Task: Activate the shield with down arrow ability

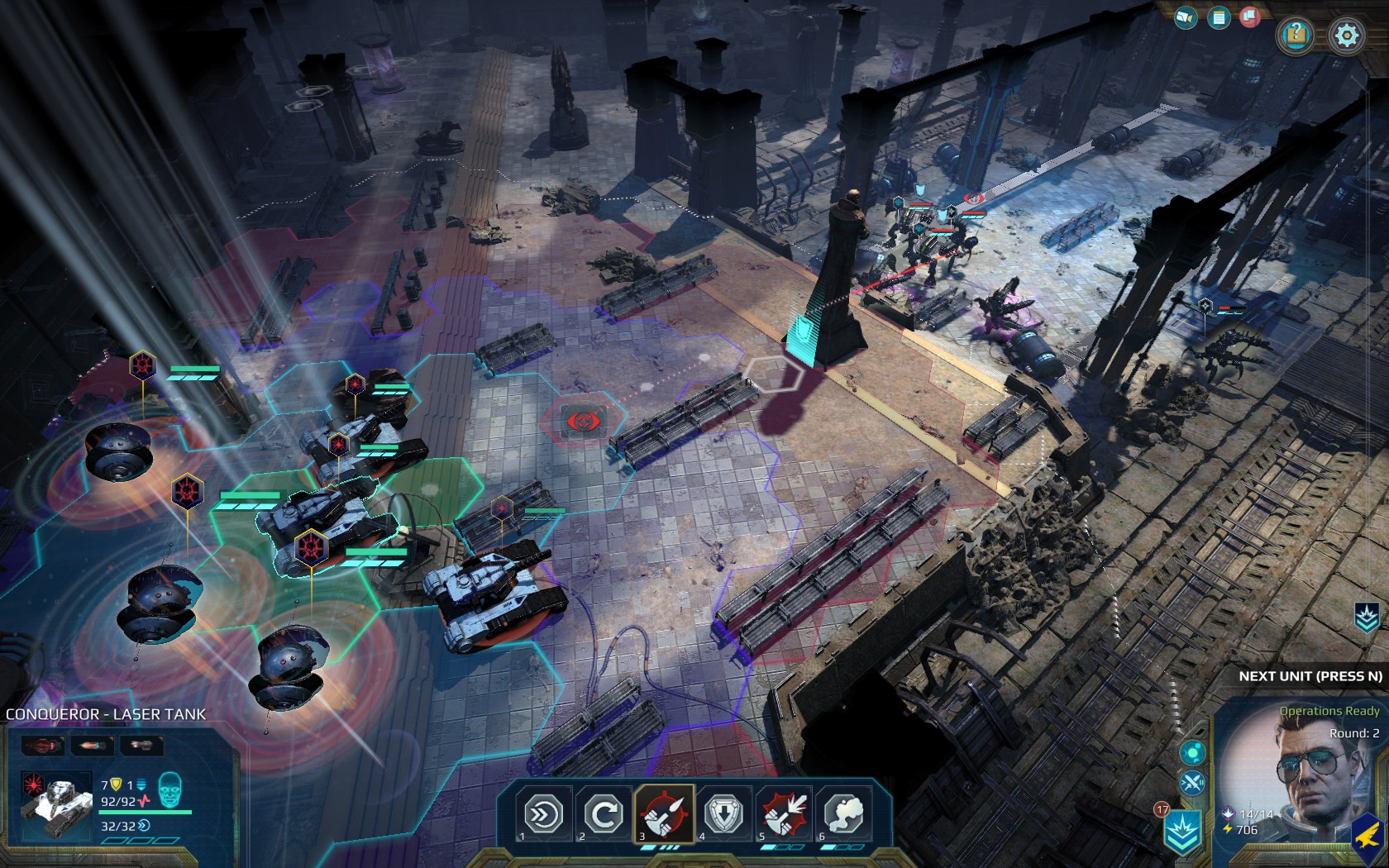Action: 724,814
